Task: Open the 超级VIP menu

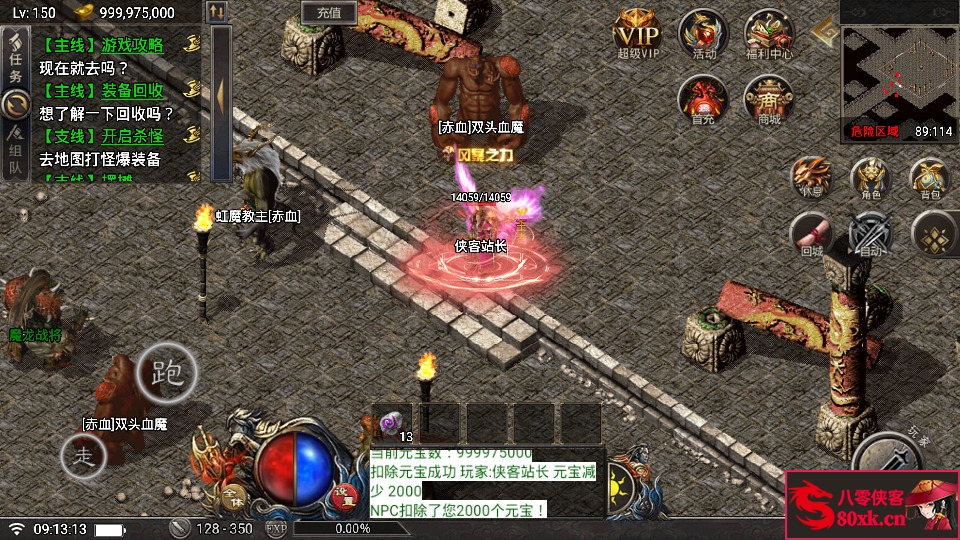Action: point(638,33)
